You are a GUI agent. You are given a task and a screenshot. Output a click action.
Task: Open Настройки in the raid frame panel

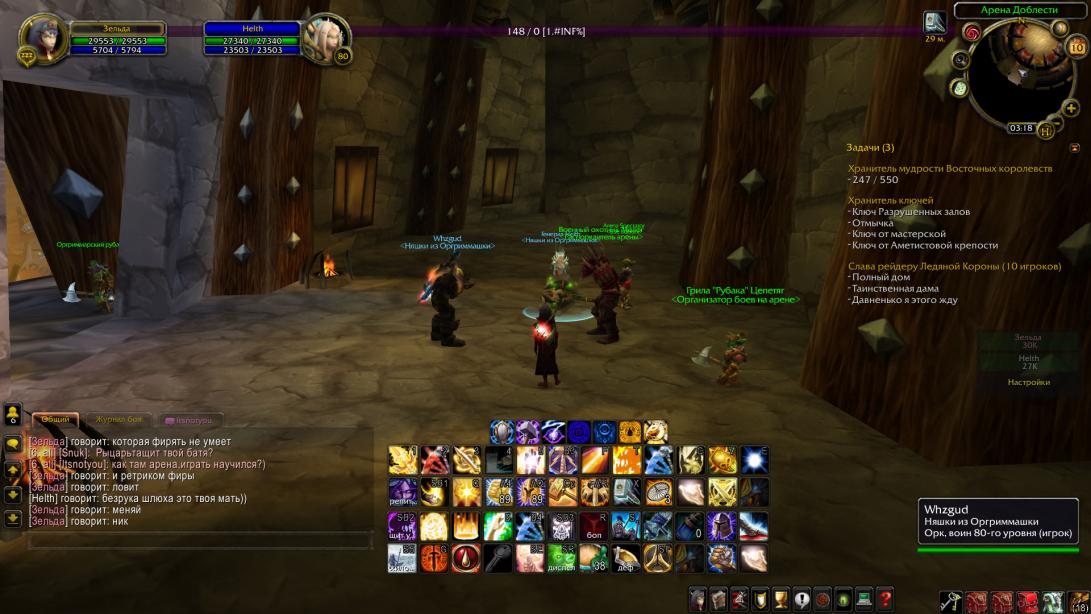1028,382
